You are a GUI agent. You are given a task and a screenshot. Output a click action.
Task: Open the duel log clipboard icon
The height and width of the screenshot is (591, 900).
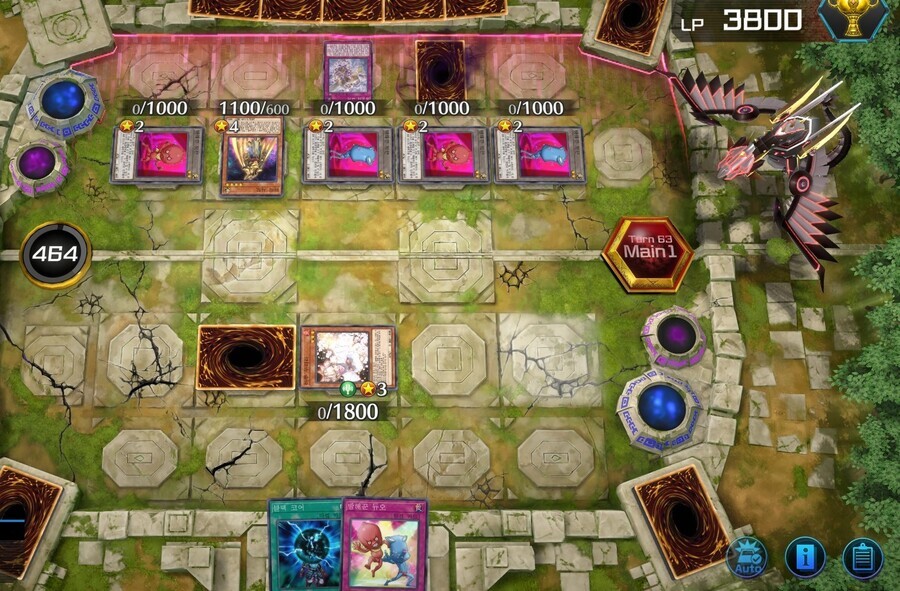[862, 558]
